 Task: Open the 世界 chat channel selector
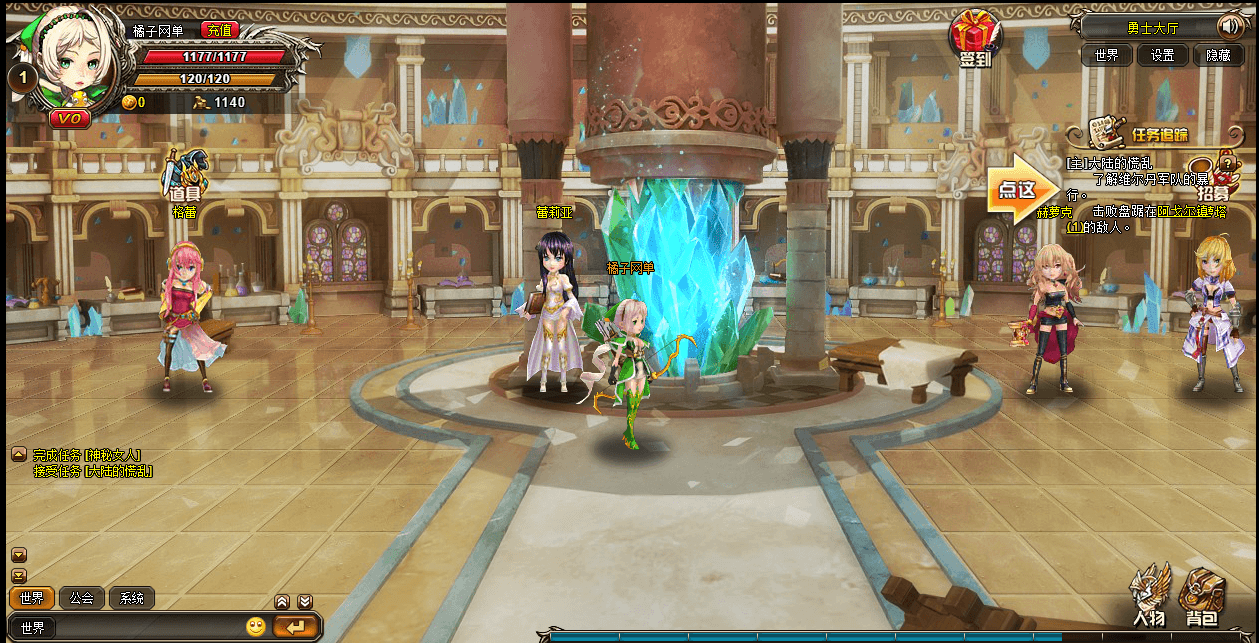[x=33, y=627]
